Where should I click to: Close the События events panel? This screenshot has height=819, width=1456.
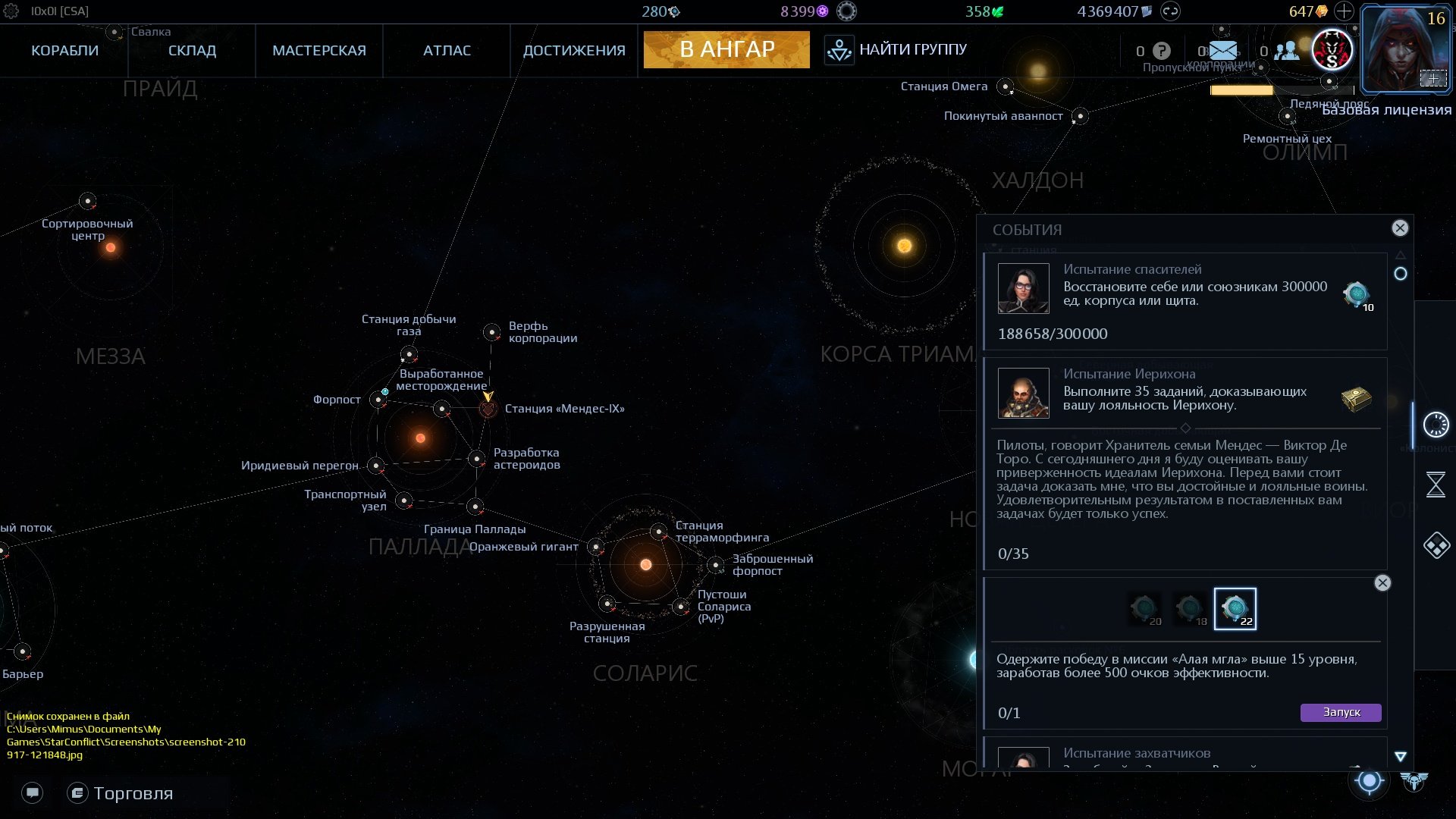point(1400,228)
